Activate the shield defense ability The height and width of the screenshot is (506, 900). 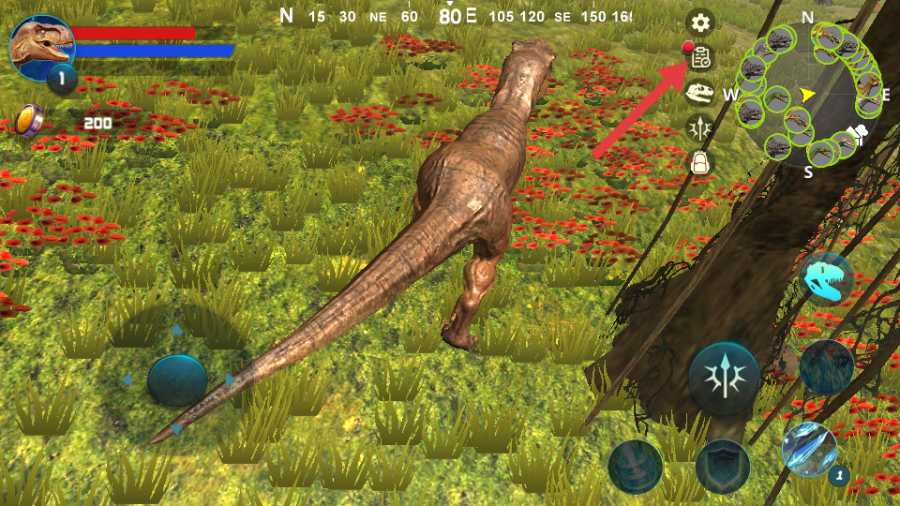coord(723,466)
